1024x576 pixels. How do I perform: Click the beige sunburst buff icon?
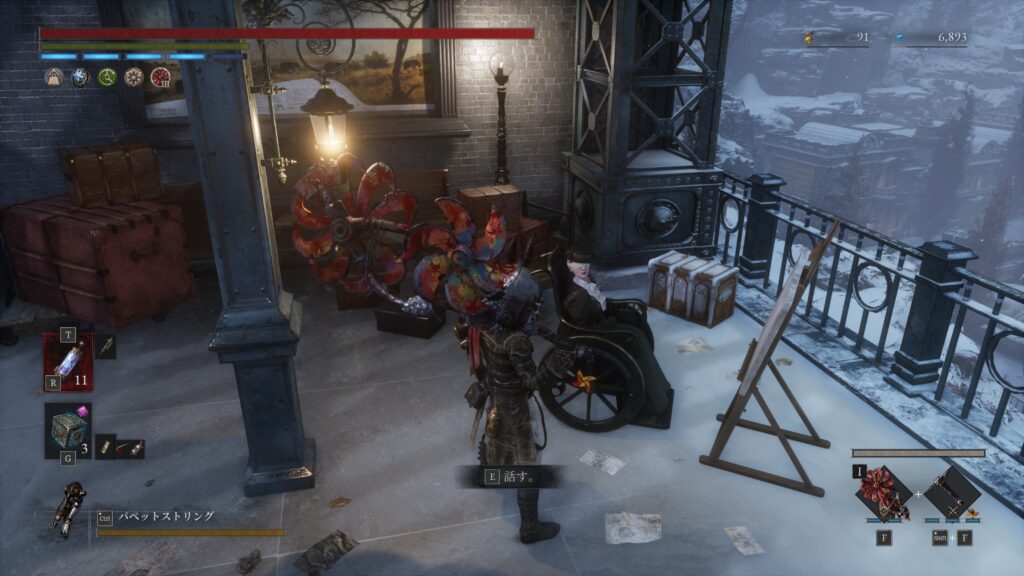(133, 77)
